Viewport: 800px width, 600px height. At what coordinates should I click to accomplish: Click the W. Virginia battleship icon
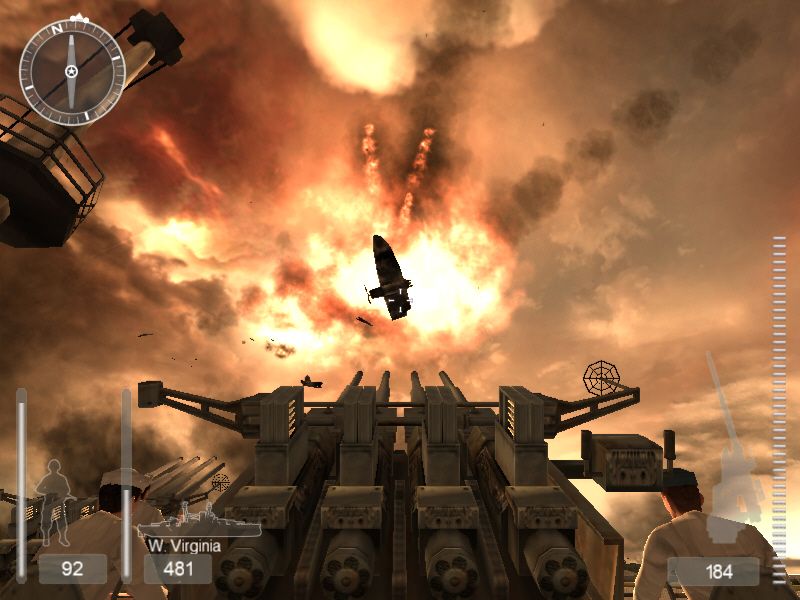[x=198, y=522]
